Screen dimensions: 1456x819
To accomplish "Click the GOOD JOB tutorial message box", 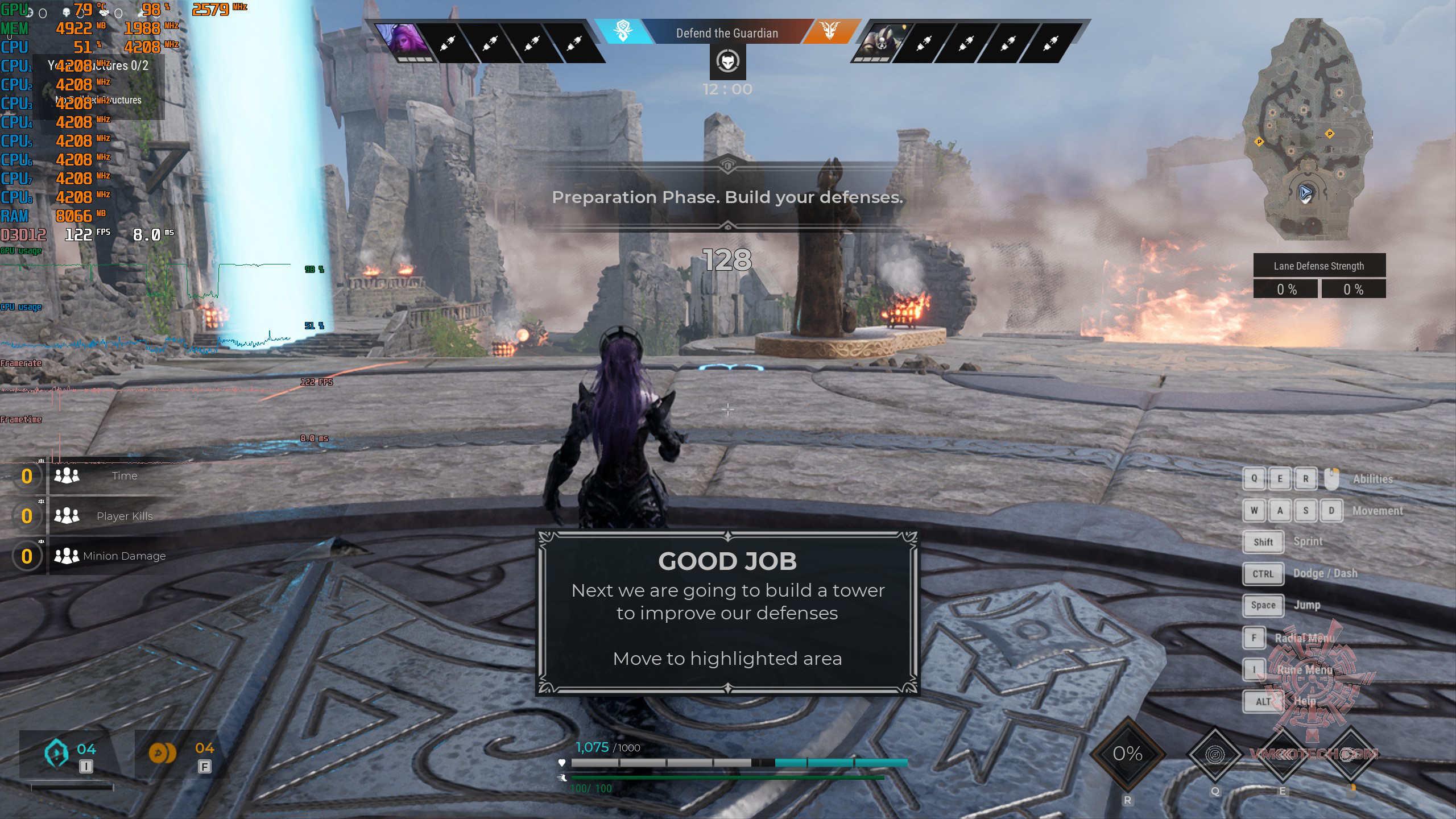I will point(727,613).
